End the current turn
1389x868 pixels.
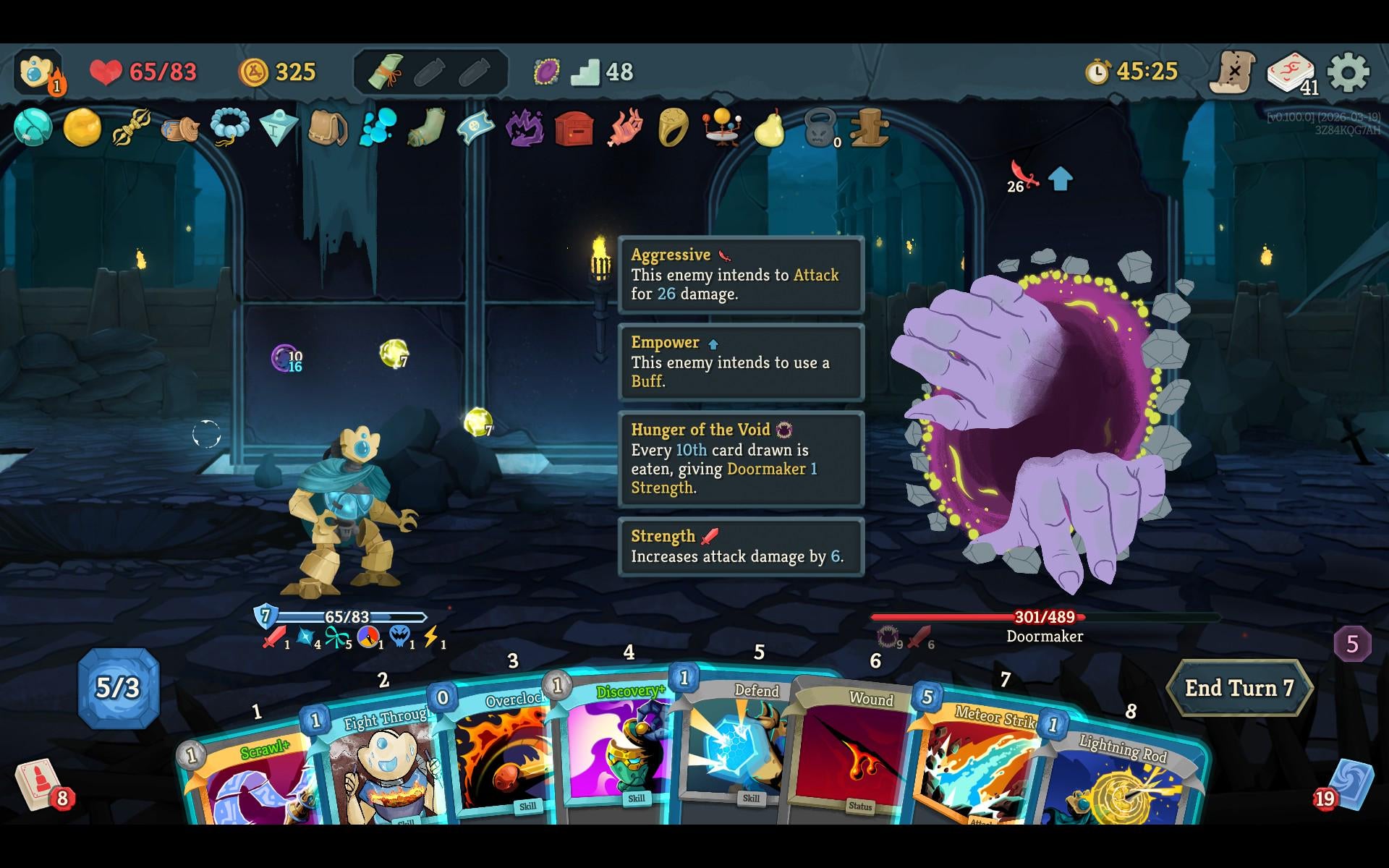[x=1239, y=688]
